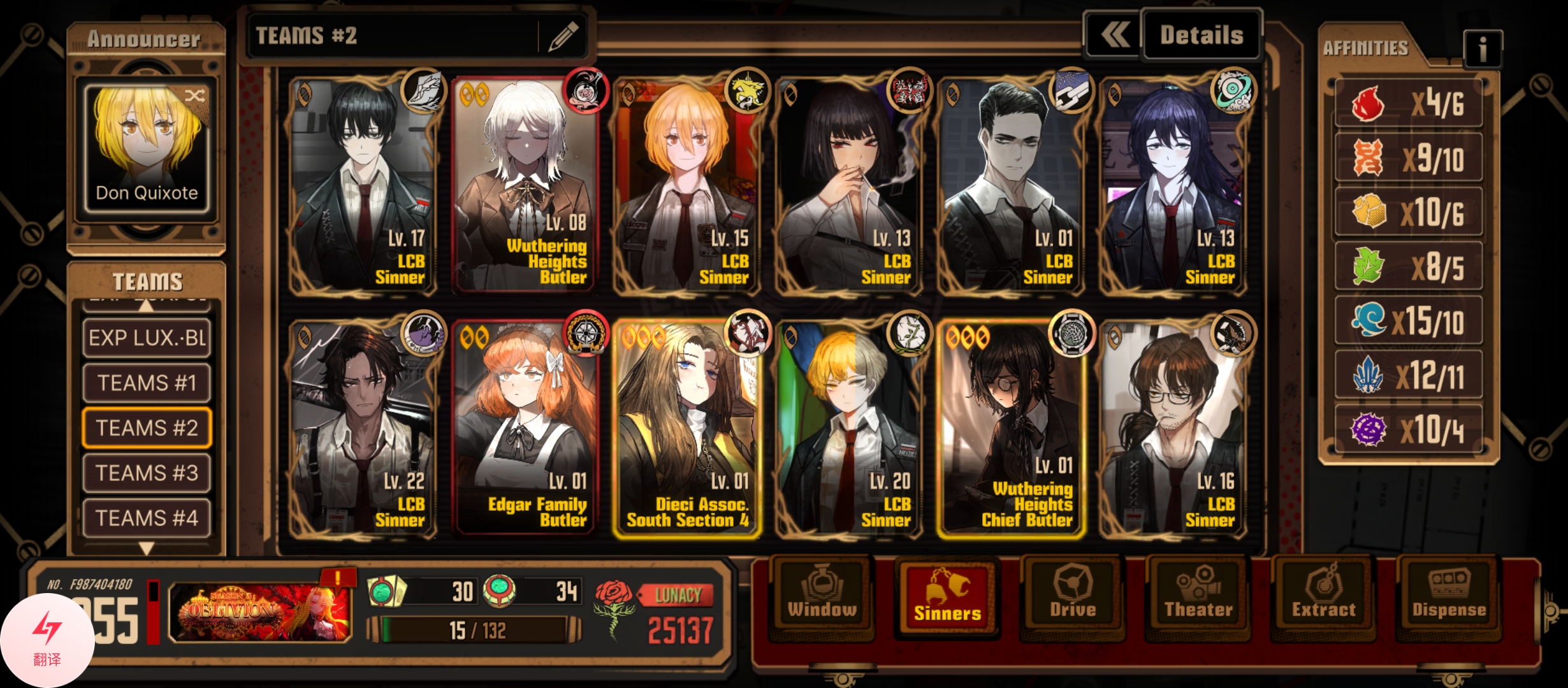Tap the translate overlay button

[47, 640]
